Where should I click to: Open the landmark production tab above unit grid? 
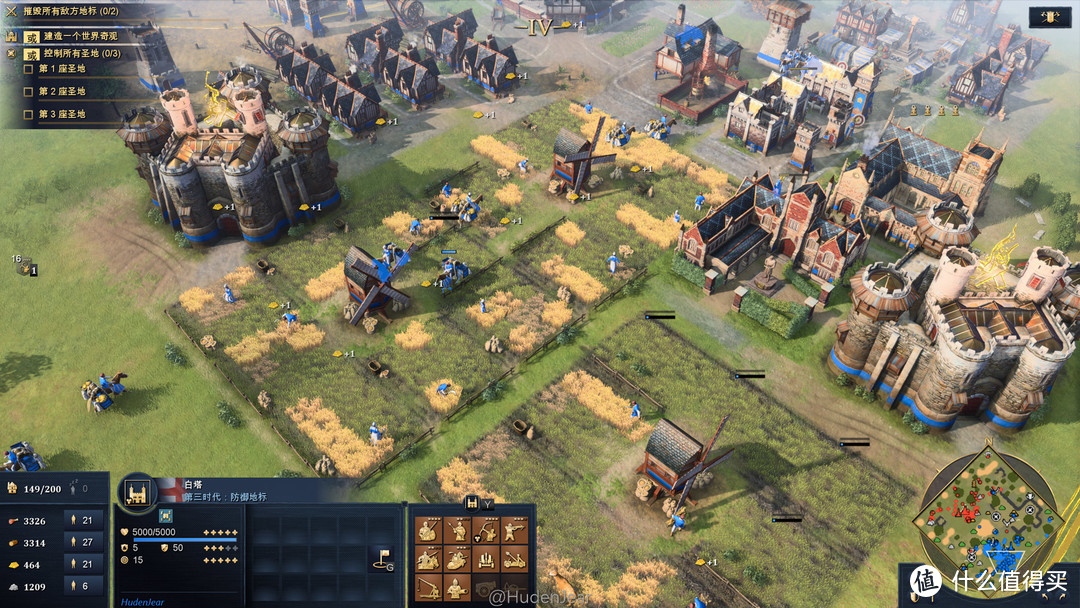[x=472, y=503]
